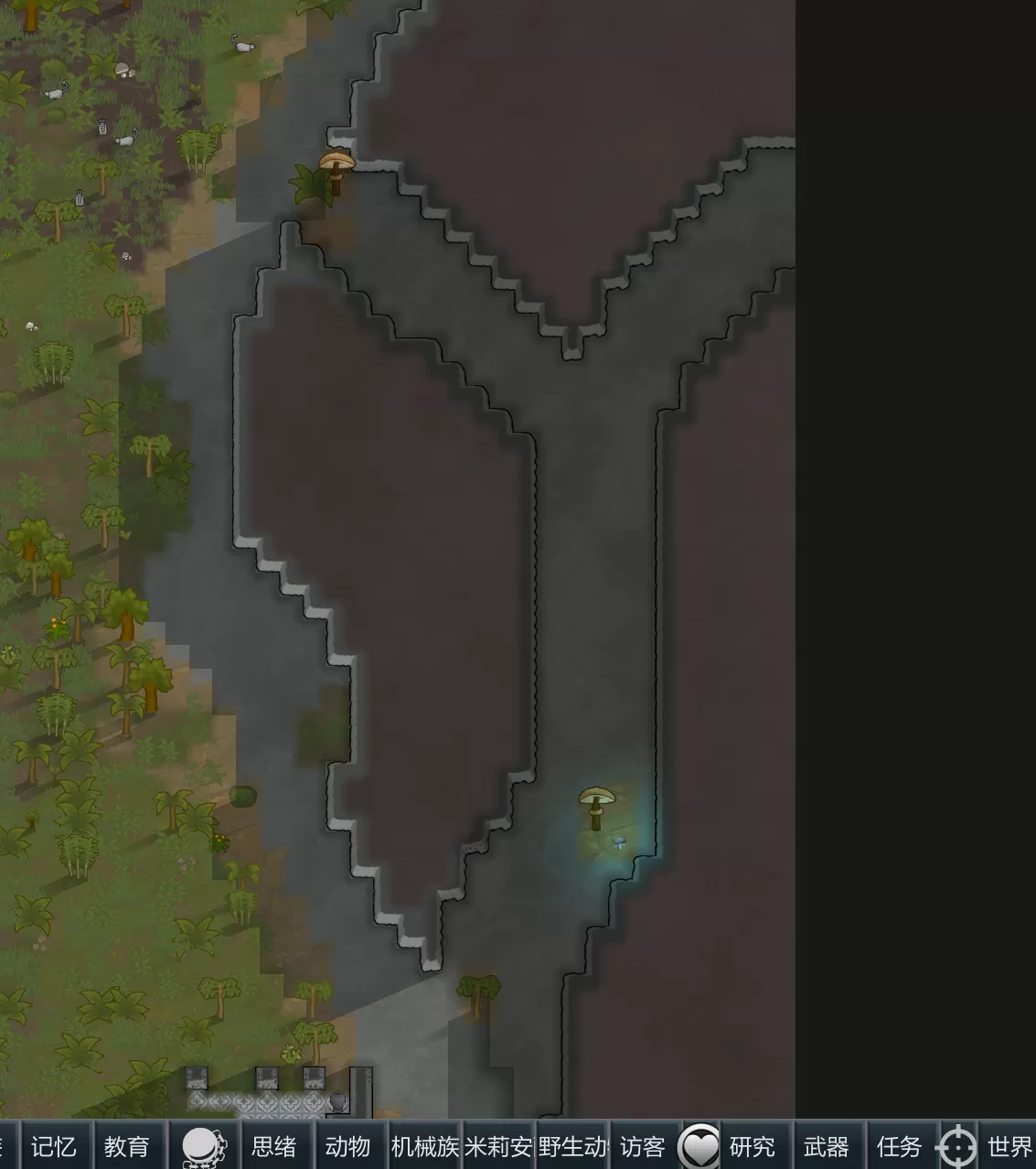Open the 教育 (Education) tab

(126, 1146)
